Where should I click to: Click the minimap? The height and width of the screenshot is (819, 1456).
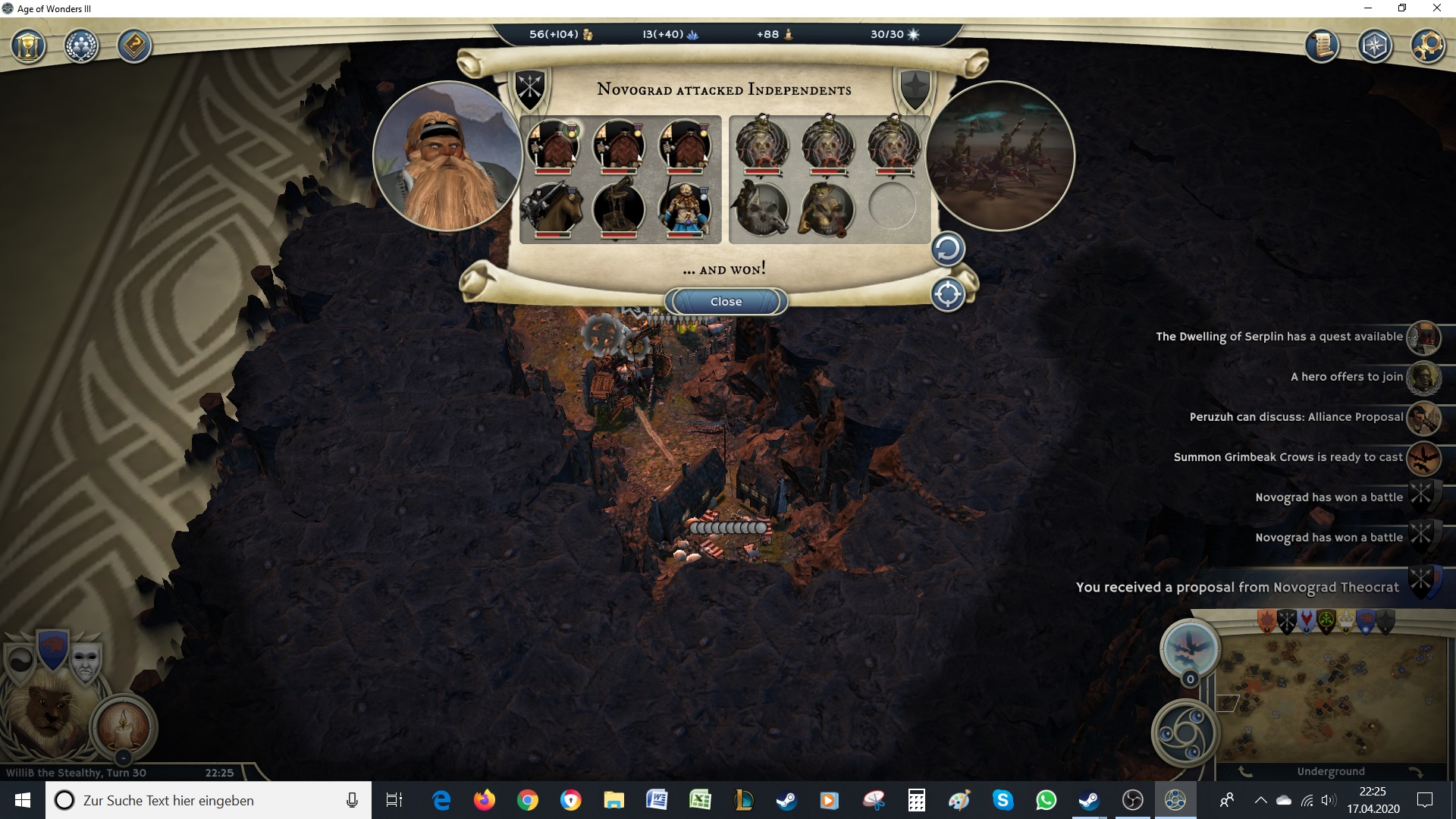click(1331, 698)
